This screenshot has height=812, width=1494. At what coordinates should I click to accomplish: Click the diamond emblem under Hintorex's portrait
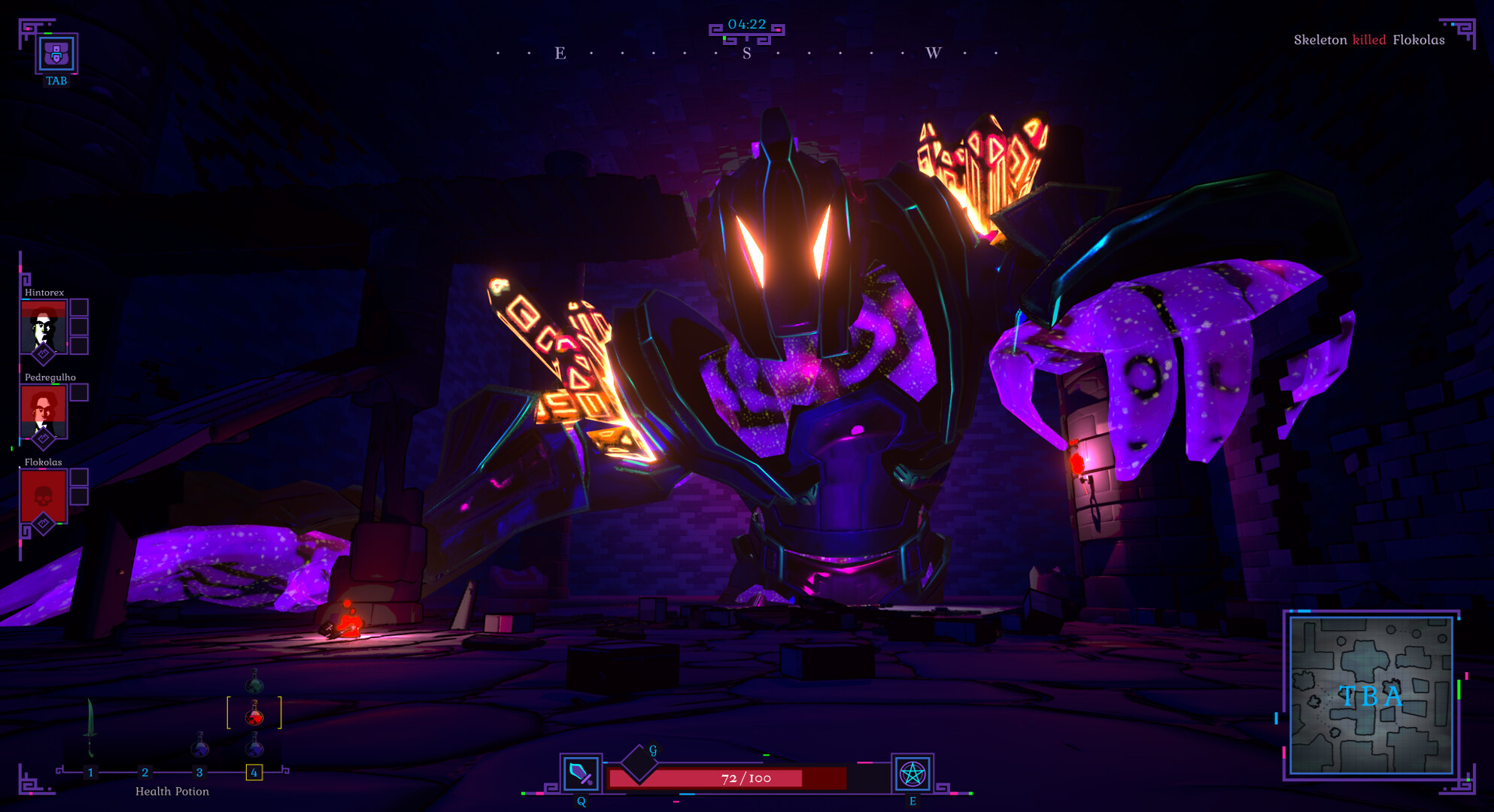coord(44,353)
